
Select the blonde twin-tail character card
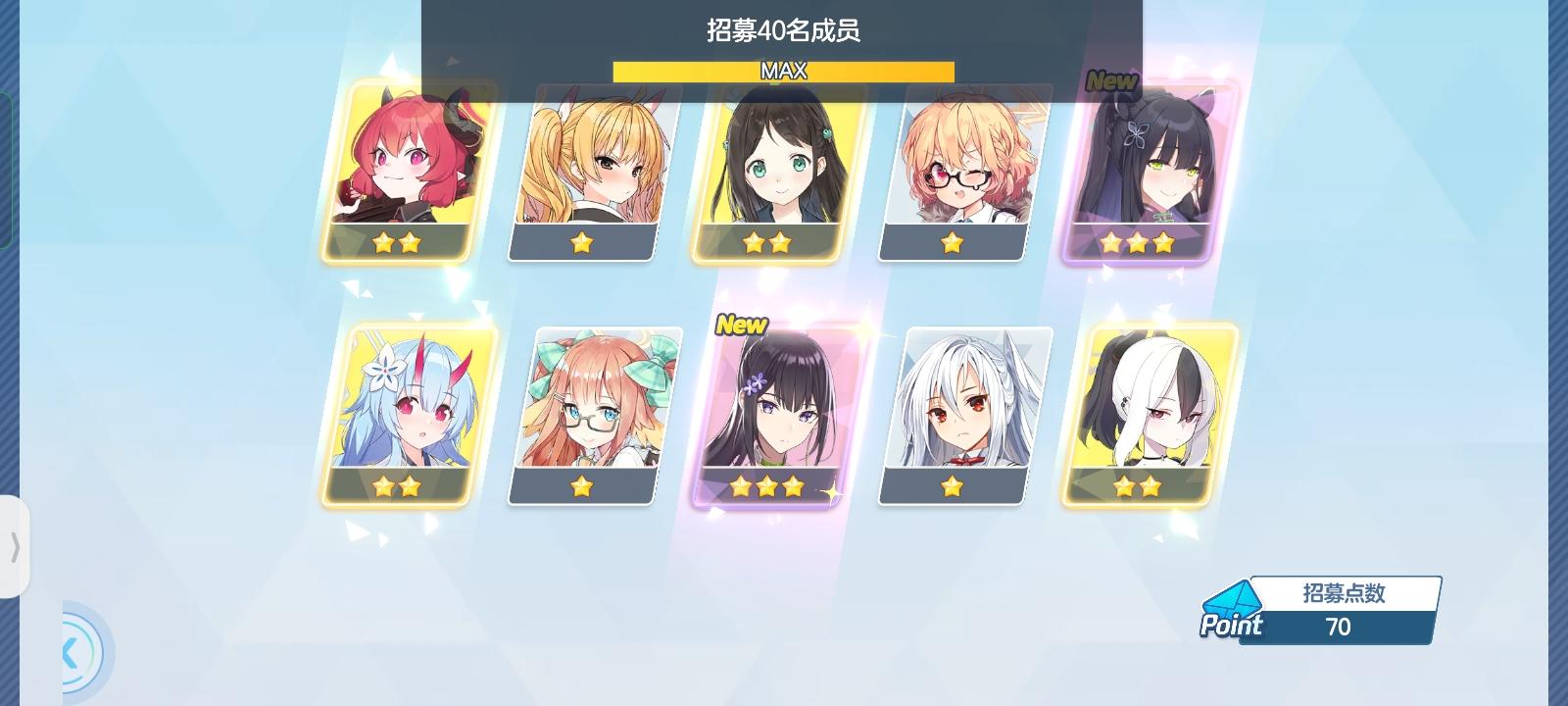click(x=582, y=167)
